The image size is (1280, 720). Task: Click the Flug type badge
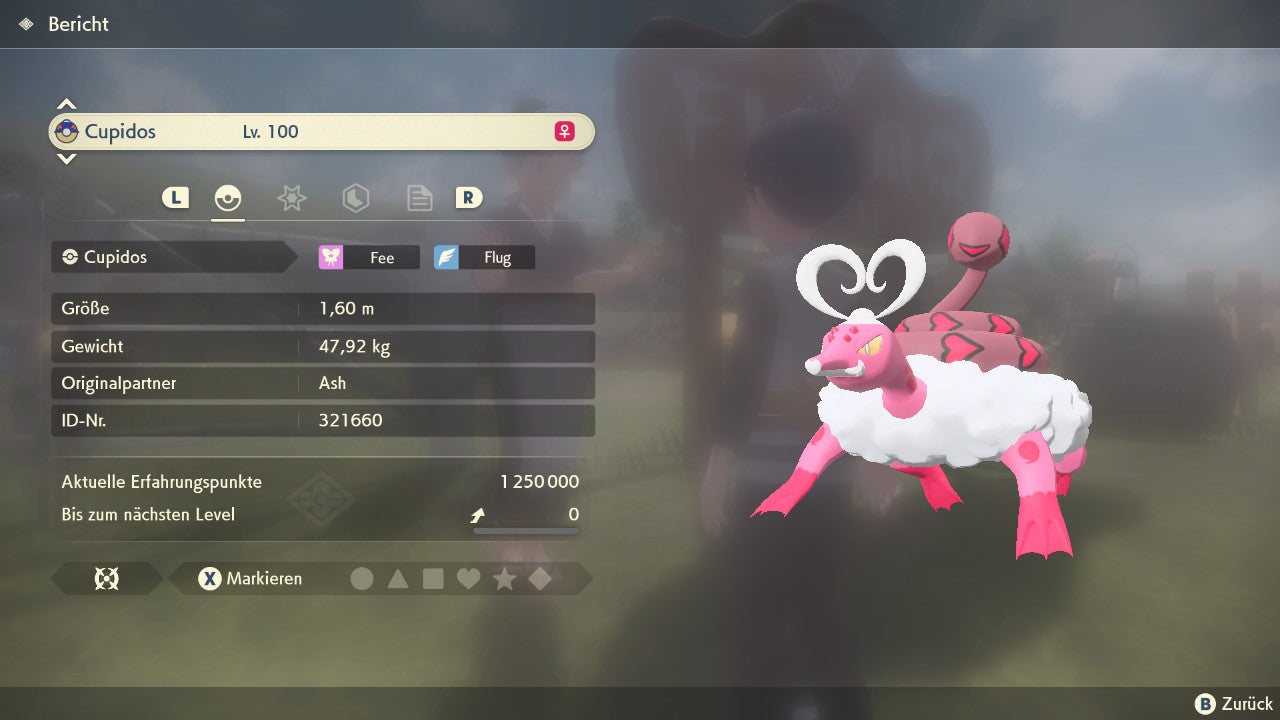coord(484,257)
